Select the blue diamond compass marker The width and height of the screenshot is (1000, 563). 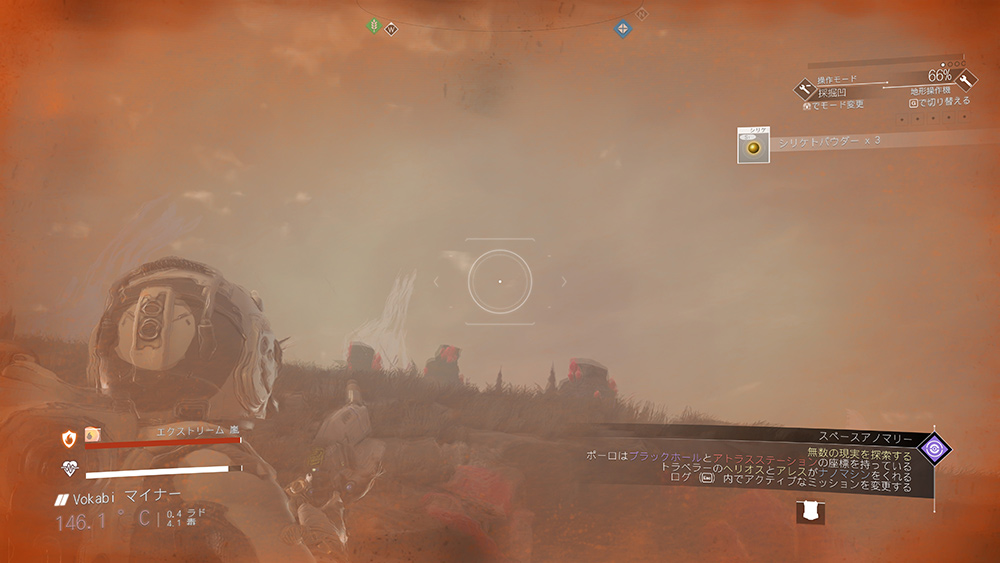coord(623,28)
